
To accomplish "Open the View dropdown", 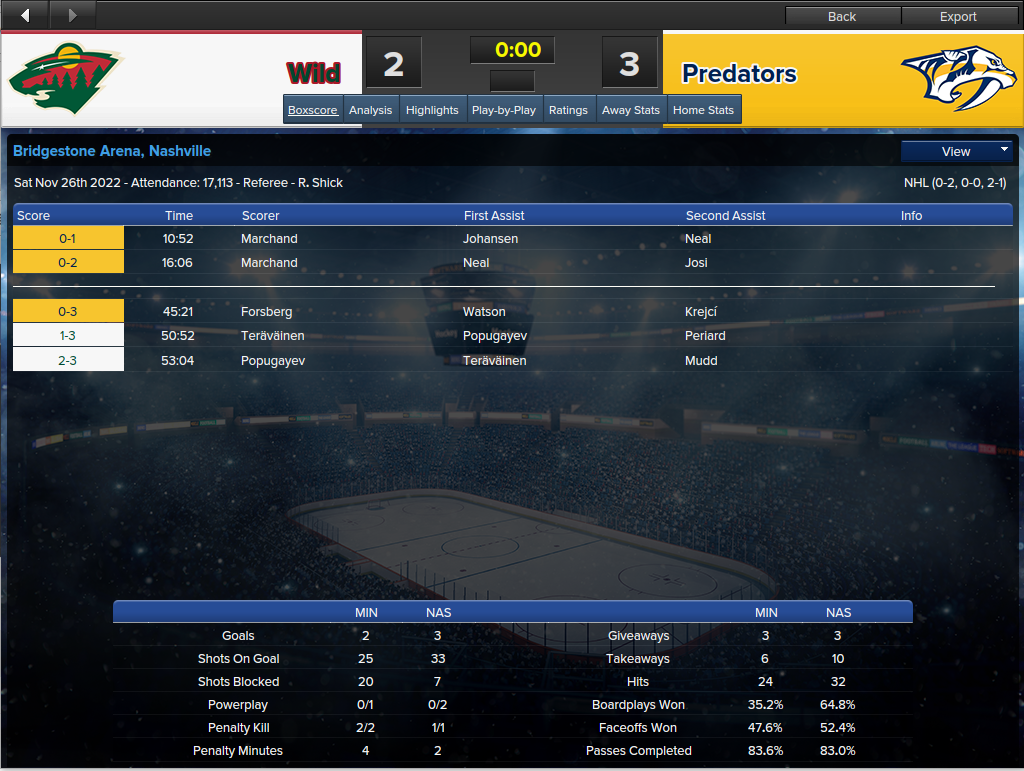I will click(957, 151).
